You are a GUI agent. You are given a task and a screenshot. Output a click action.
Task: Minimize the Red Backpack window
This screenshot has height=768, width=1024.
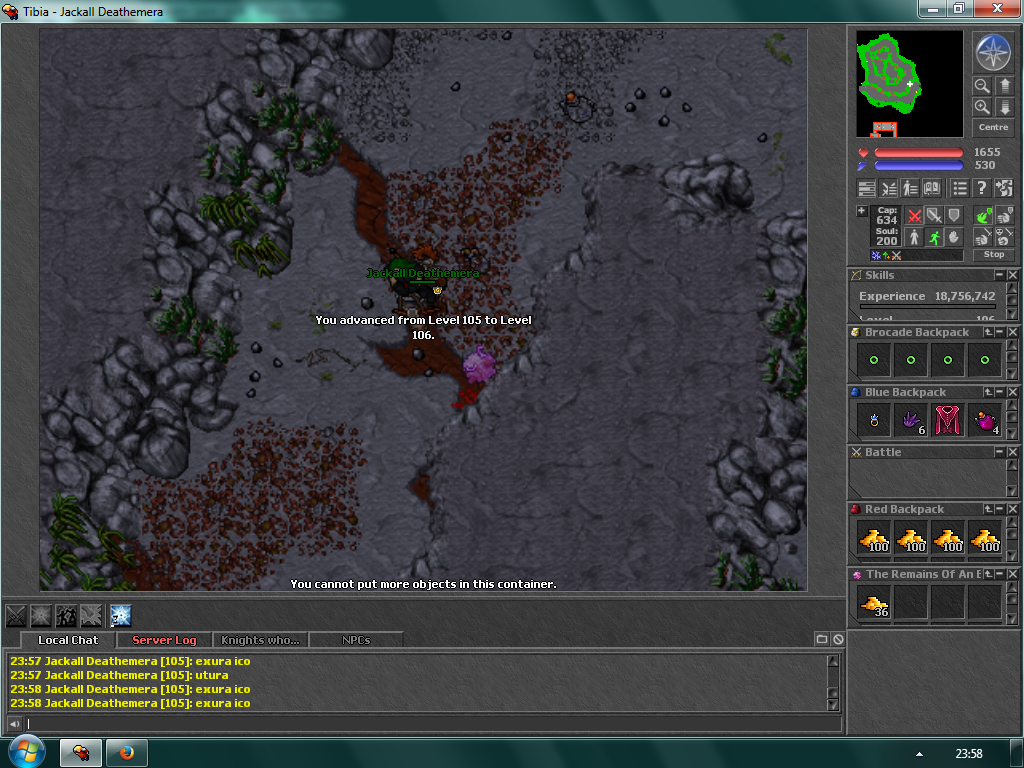[999, 509]
